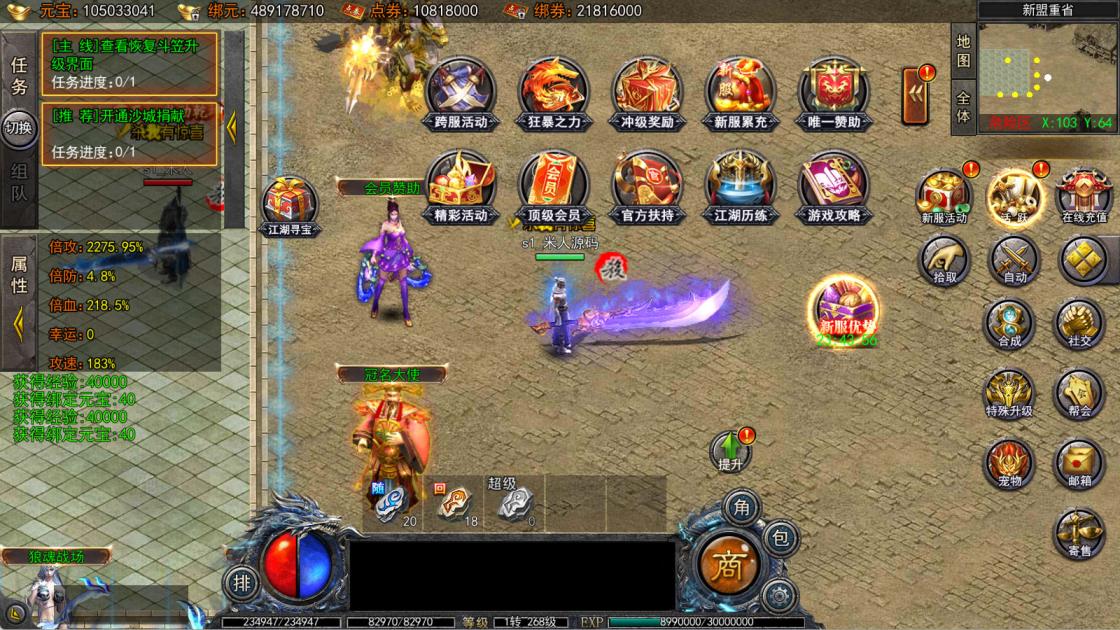Click the 切换 switch button
This screenshot has height=630, width=1120.
click(x=19, y=128)
